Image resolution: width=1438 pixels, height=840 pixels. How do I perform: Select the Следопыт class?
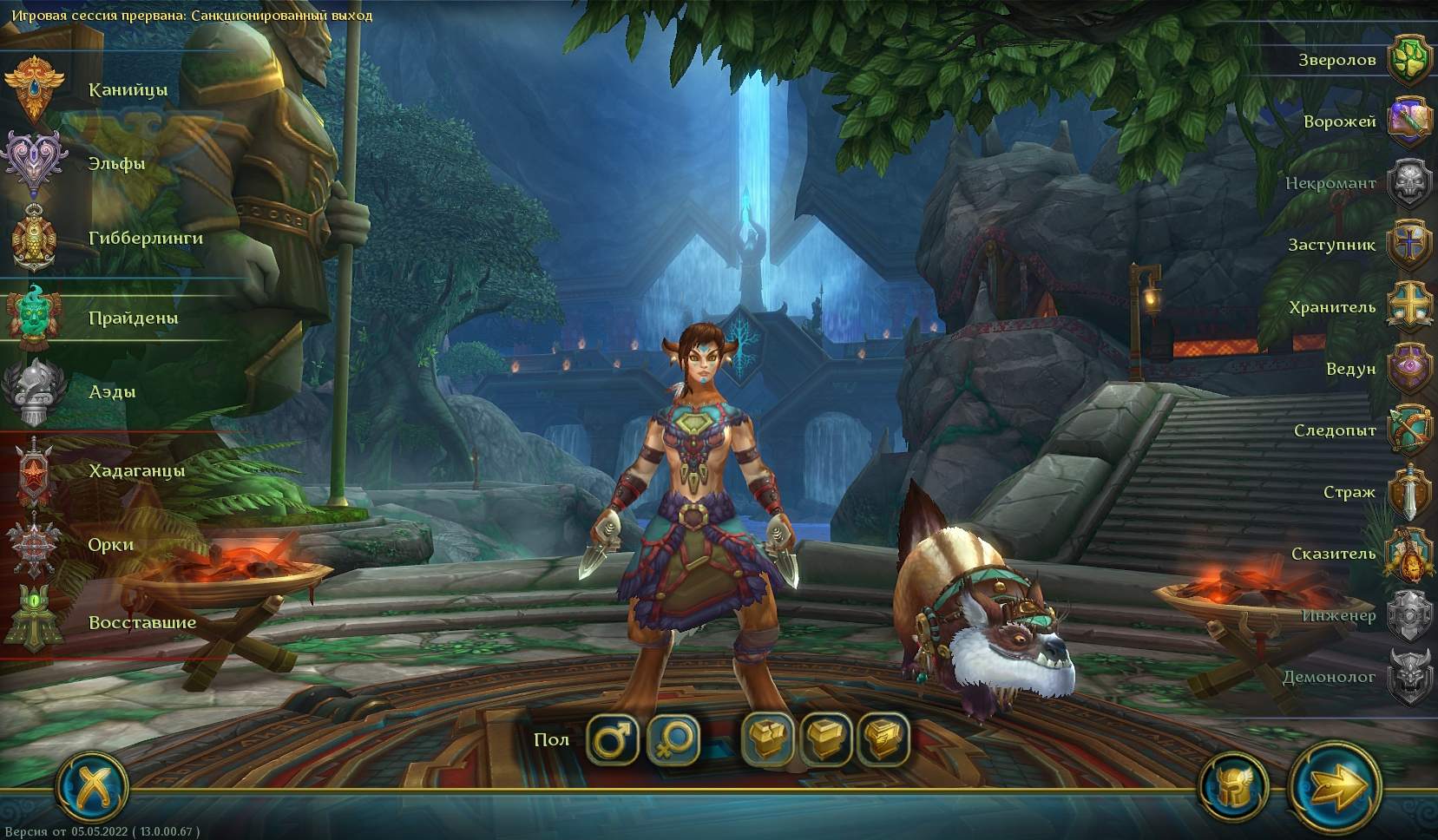tap(1408, 430)
